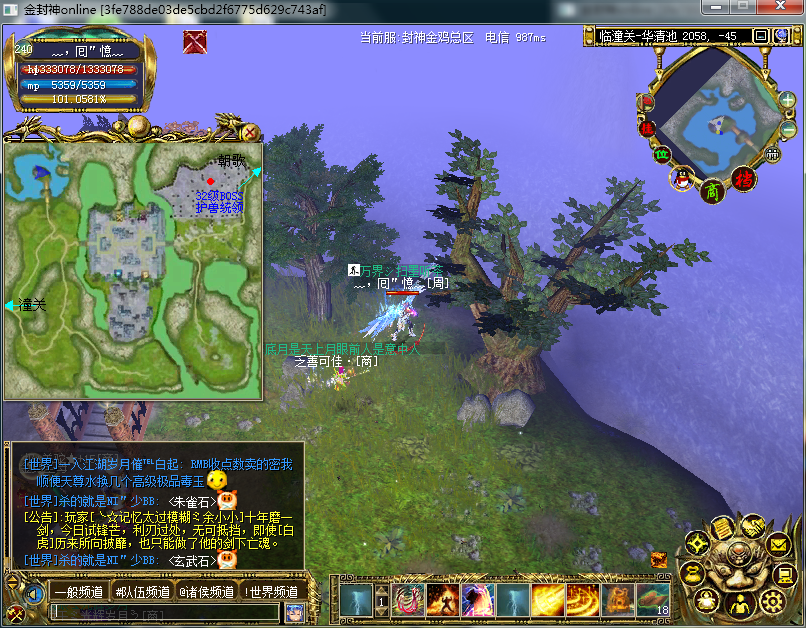The height and width of the screenshot is (628, 806).
Task: Switch to the 世界频道 chat tab
Action: point(270,592)
